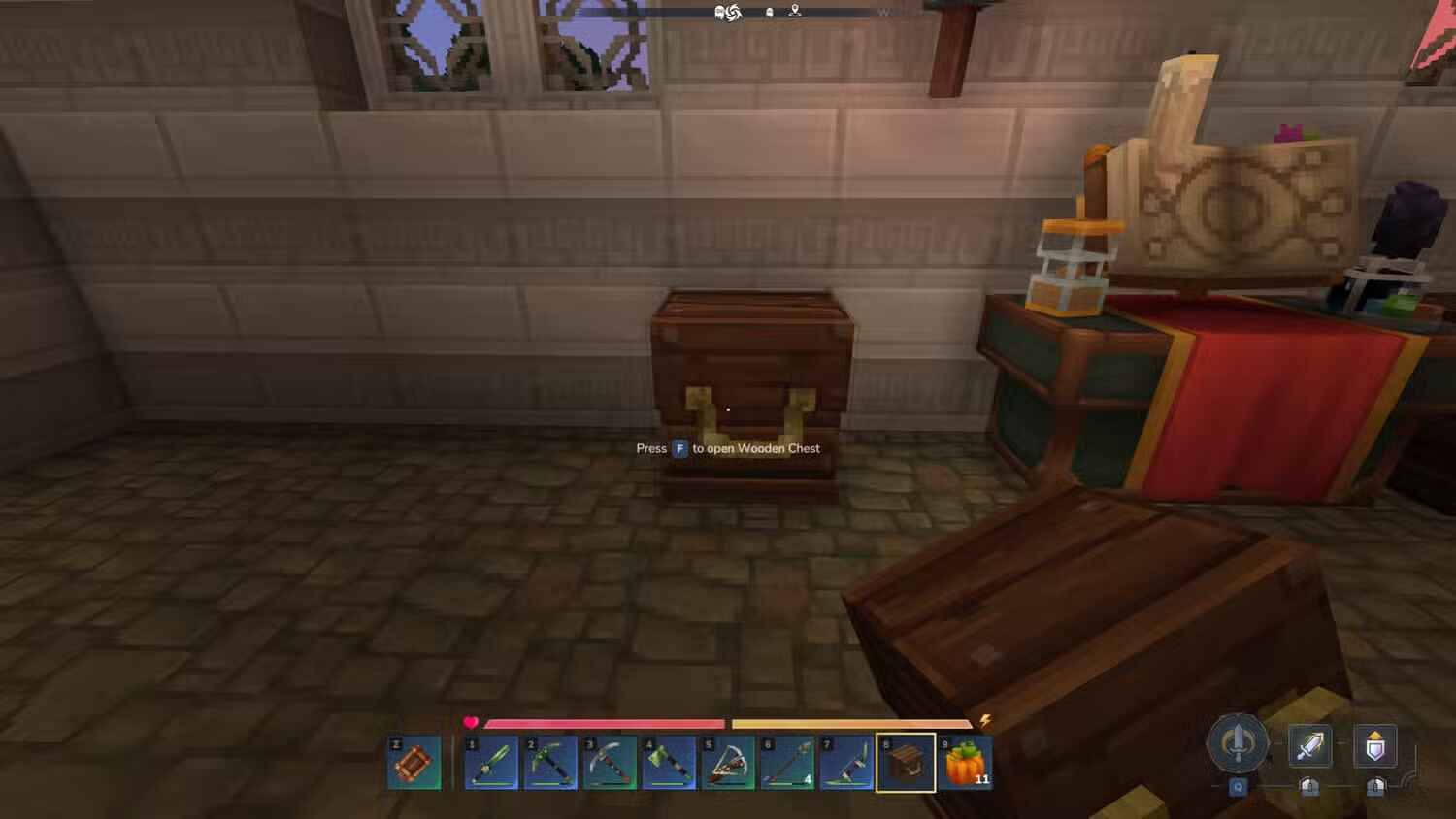
Task: Toggle the sword attack ability icon
Action: (1312, 745)
